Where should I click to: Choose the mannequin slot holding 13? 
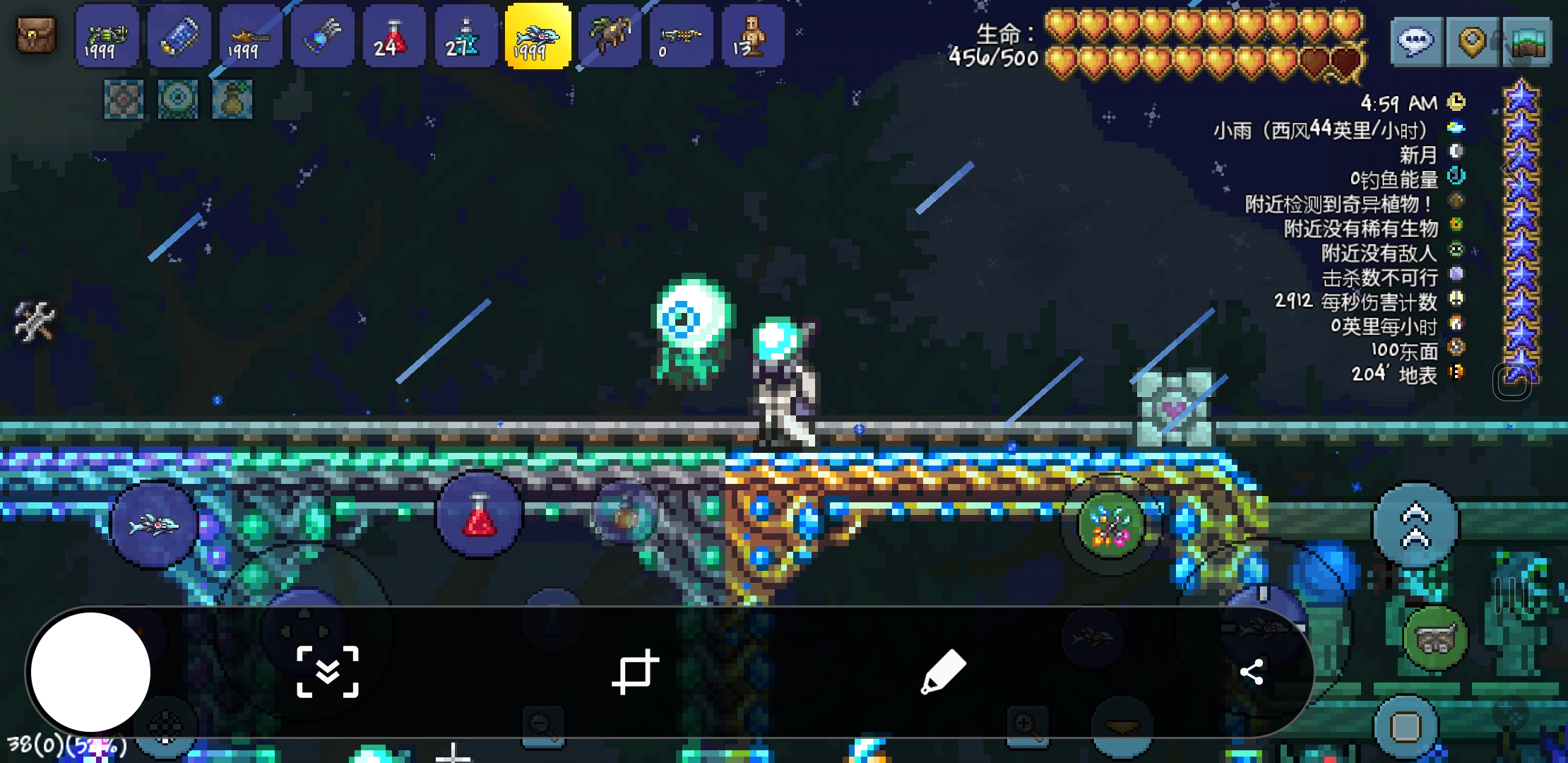point(753,37)
